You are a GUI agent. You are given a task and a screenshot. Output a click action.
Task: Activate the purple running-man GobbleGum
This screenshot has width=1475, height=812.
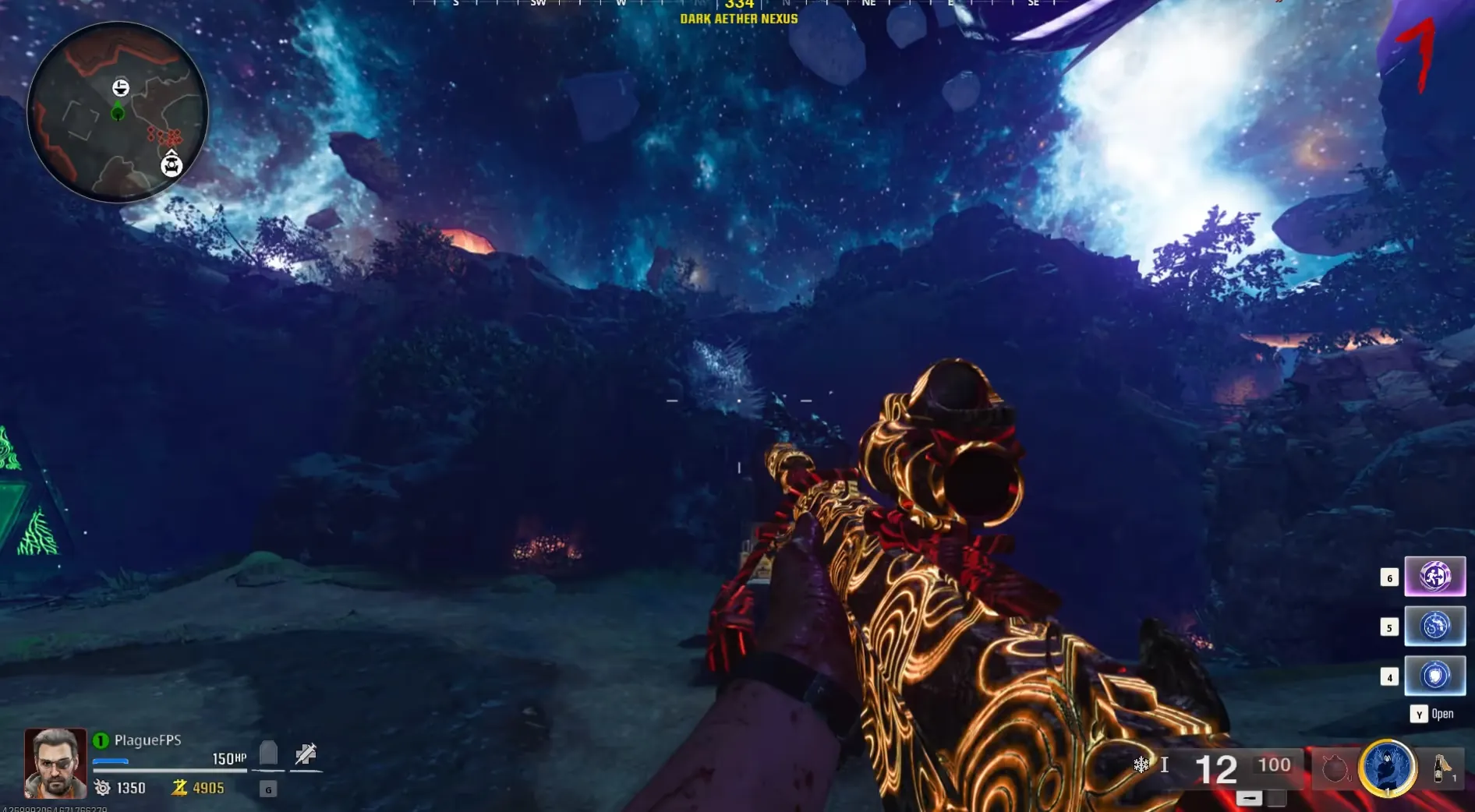[1434, 577]
